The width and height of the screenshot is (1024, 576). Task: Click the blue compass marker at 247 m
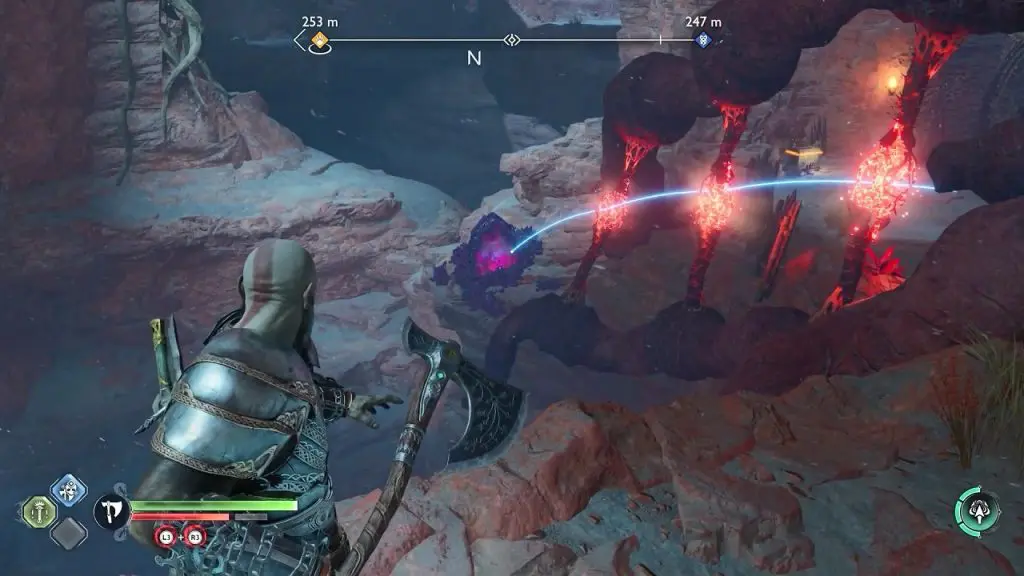coord(702,40)
